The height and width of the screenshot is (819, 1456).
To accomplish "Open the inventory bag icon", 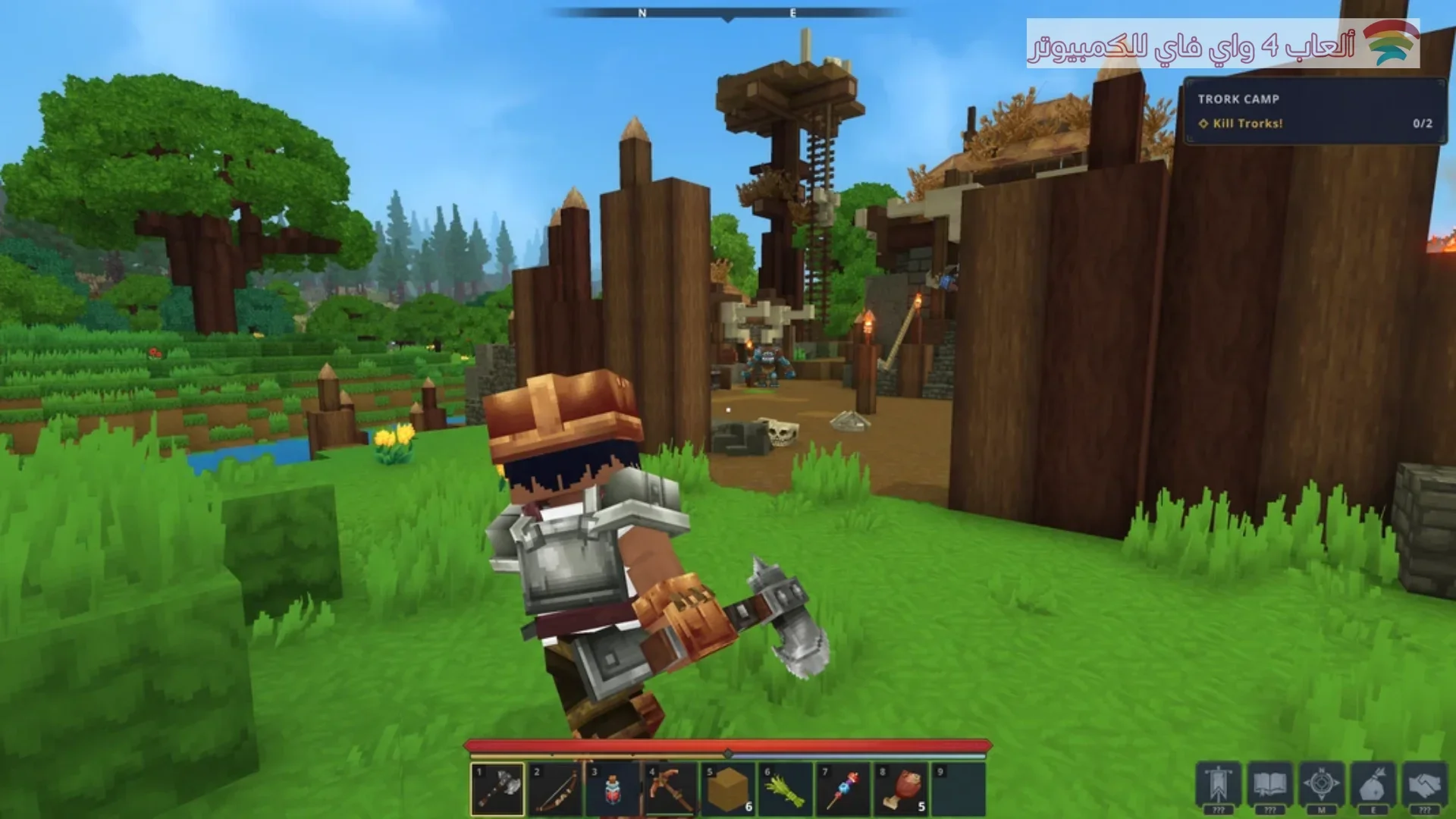I will tap(1373, 785).
